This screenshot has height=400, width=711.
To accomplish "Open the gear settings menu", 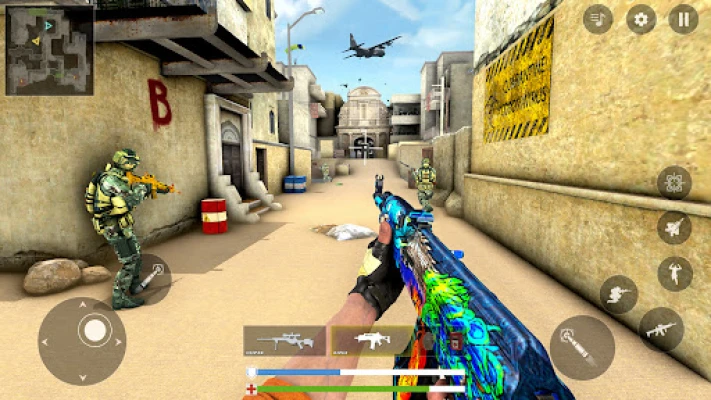I will (641, 19).
